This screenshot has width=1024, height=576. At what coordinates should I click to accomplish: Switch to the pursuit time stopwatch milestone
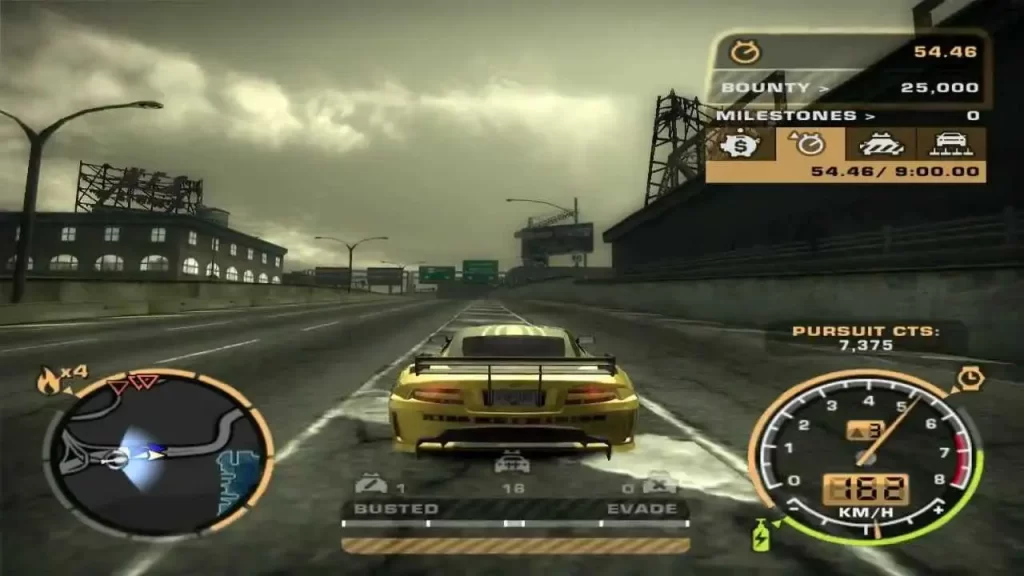(810, 144)
